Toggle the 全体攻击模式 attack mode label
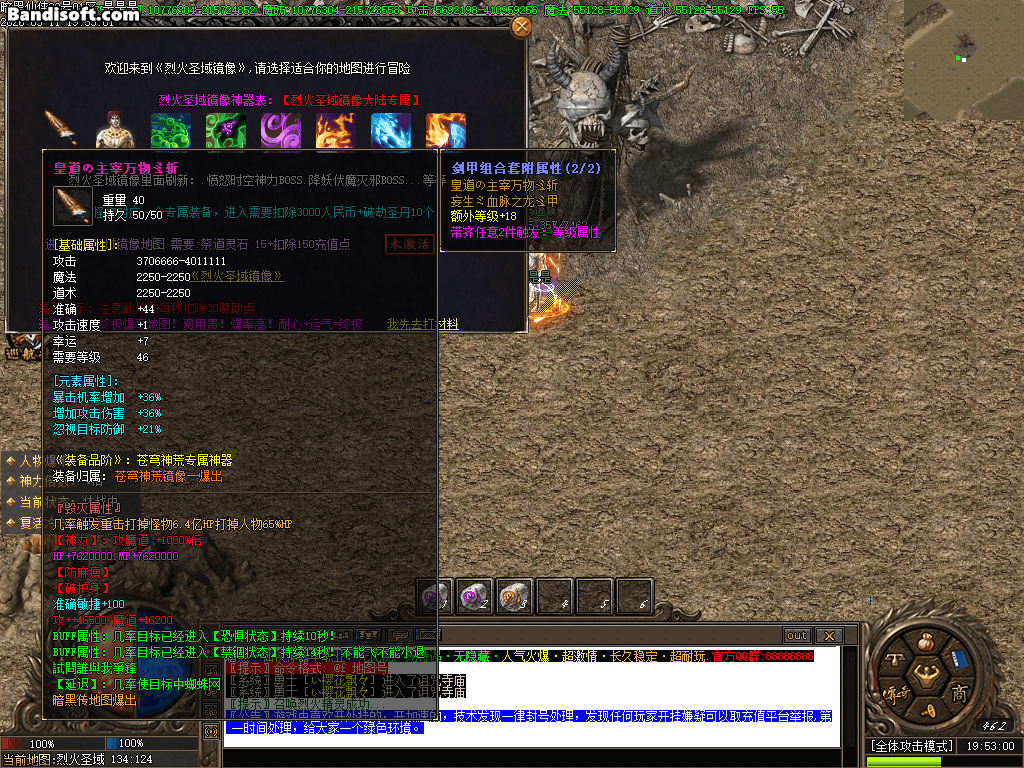 tap(909, 746)
